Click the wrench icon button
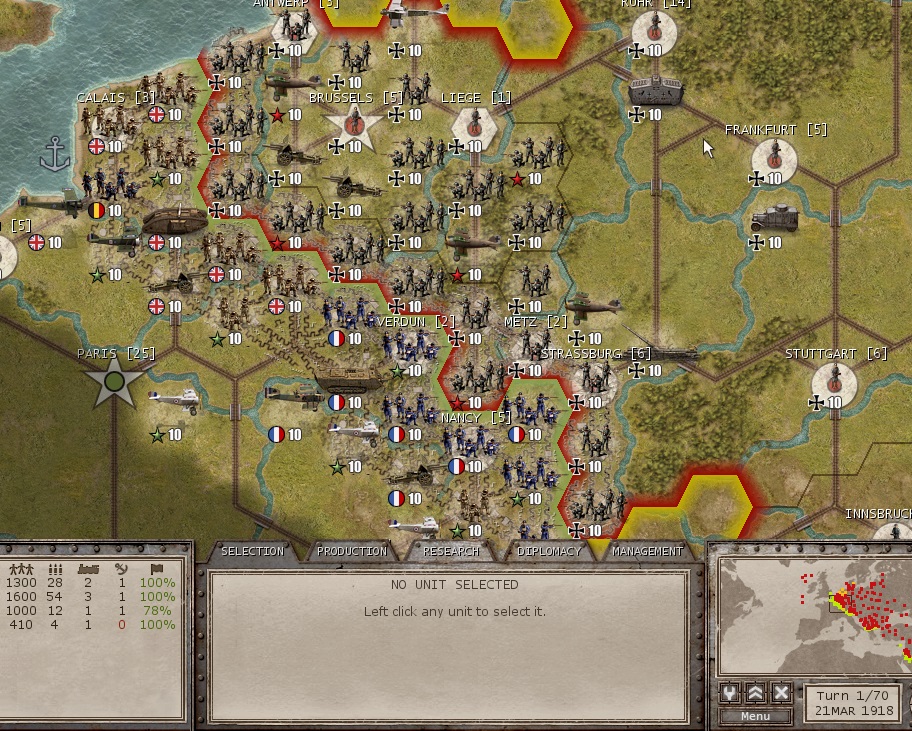Image resolution: width=912 pixels, height=731 pixels. click(x=729, y=693)
